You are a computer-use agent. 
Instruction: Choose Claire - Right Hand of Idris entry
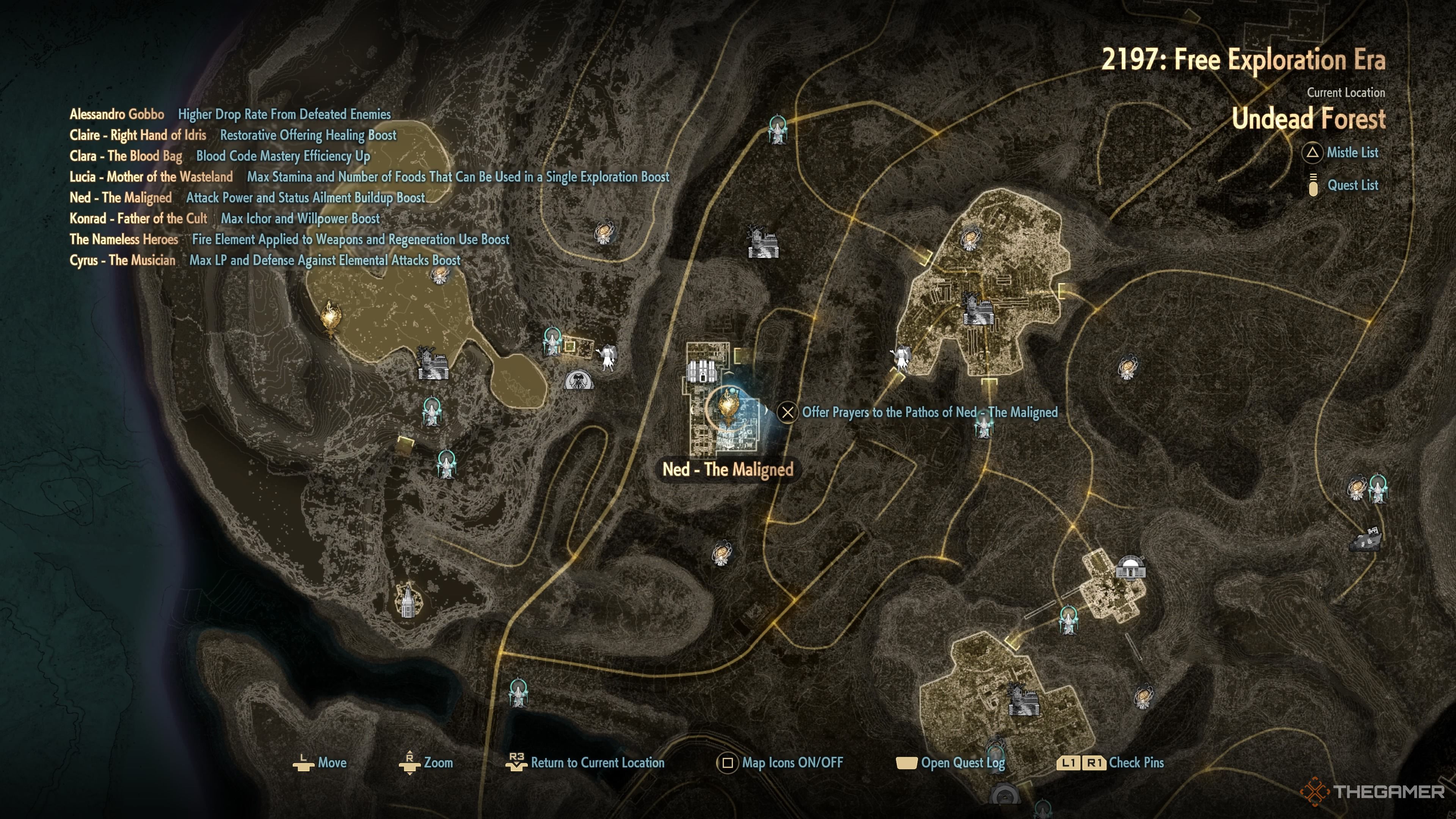(x=138, y=135)
